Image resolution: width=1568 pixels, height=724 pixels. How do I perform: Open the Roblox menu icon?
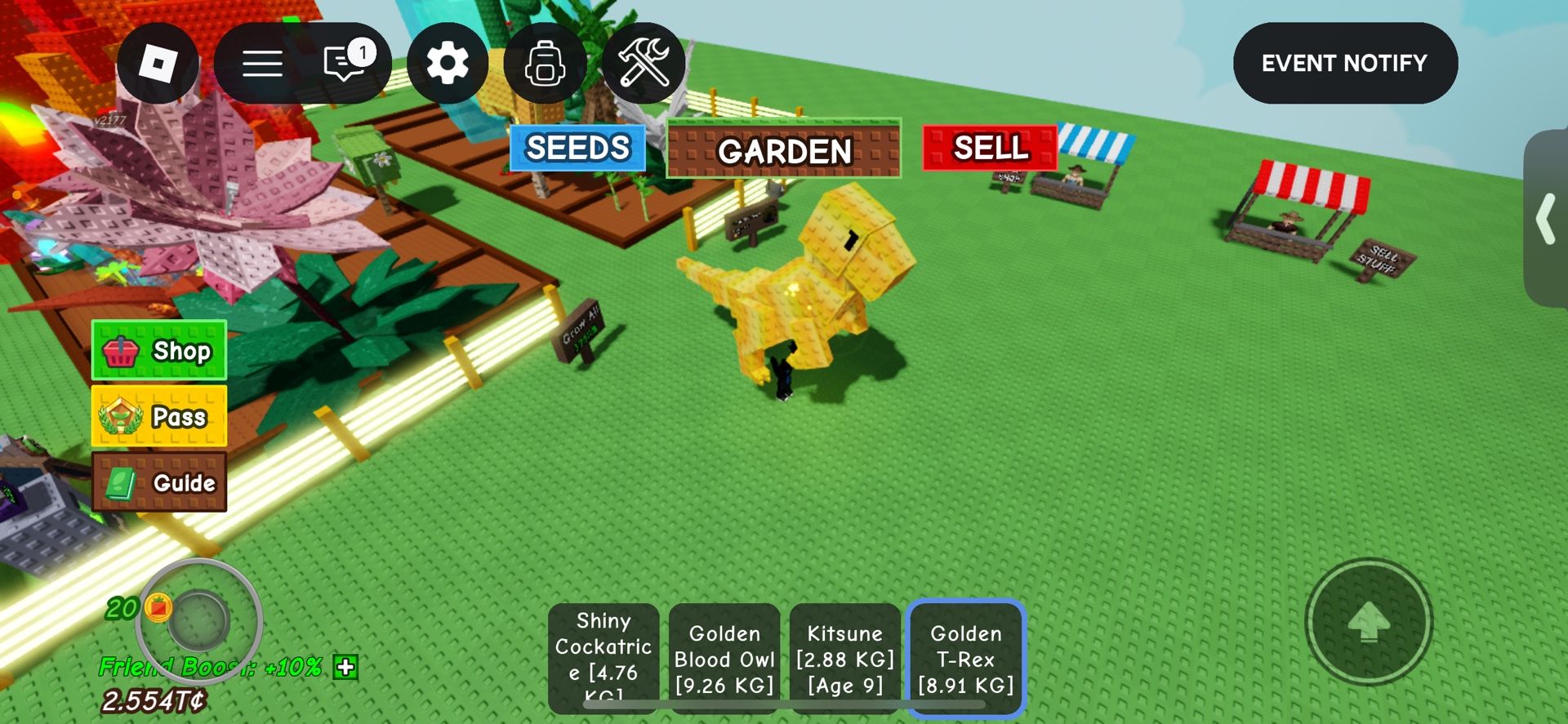click(158, 63)
